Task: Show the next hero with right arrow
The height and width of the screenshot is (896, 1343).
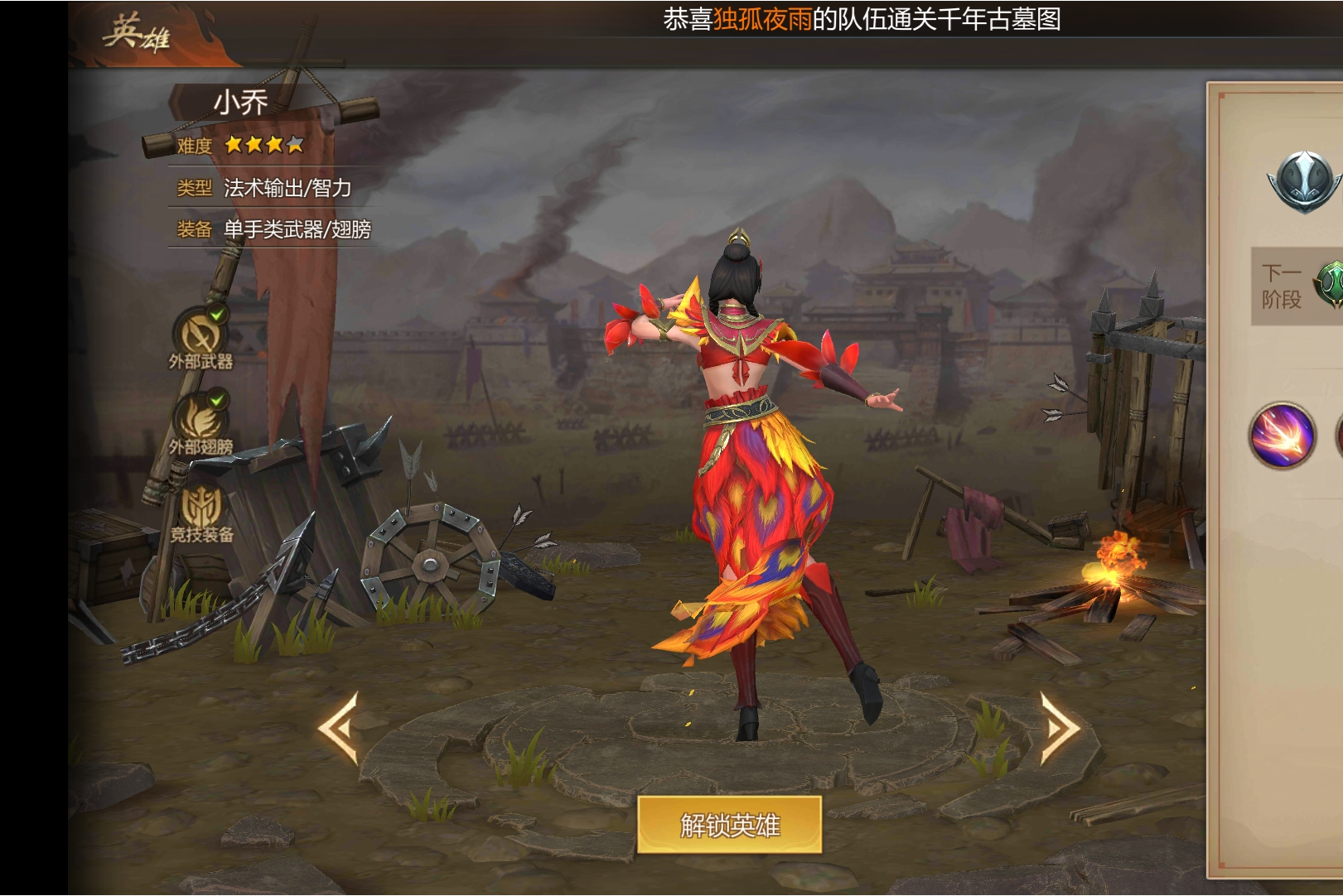Action: pos(1059,727)
